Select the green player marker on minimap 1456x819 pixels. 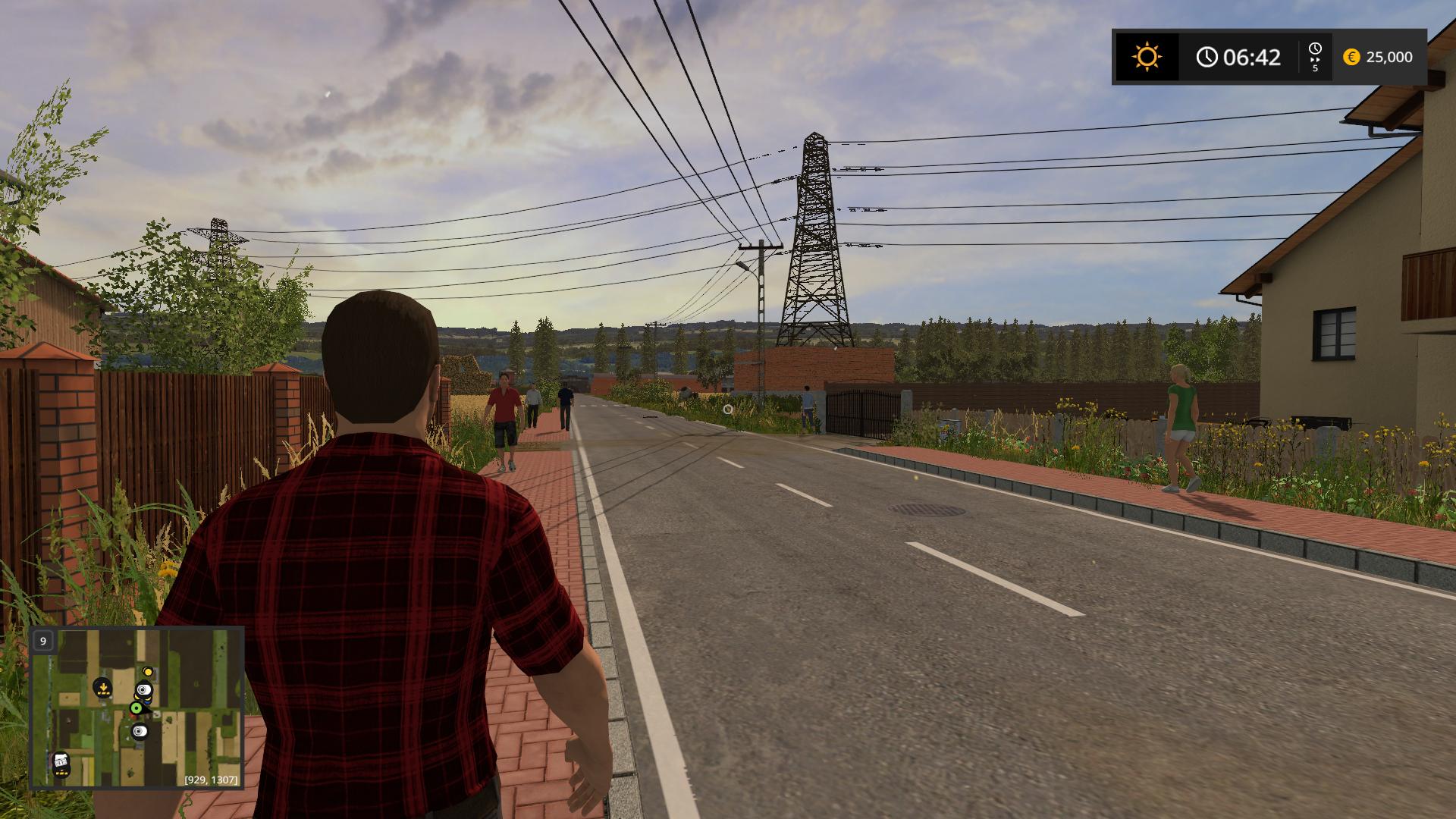pos(136,708)
